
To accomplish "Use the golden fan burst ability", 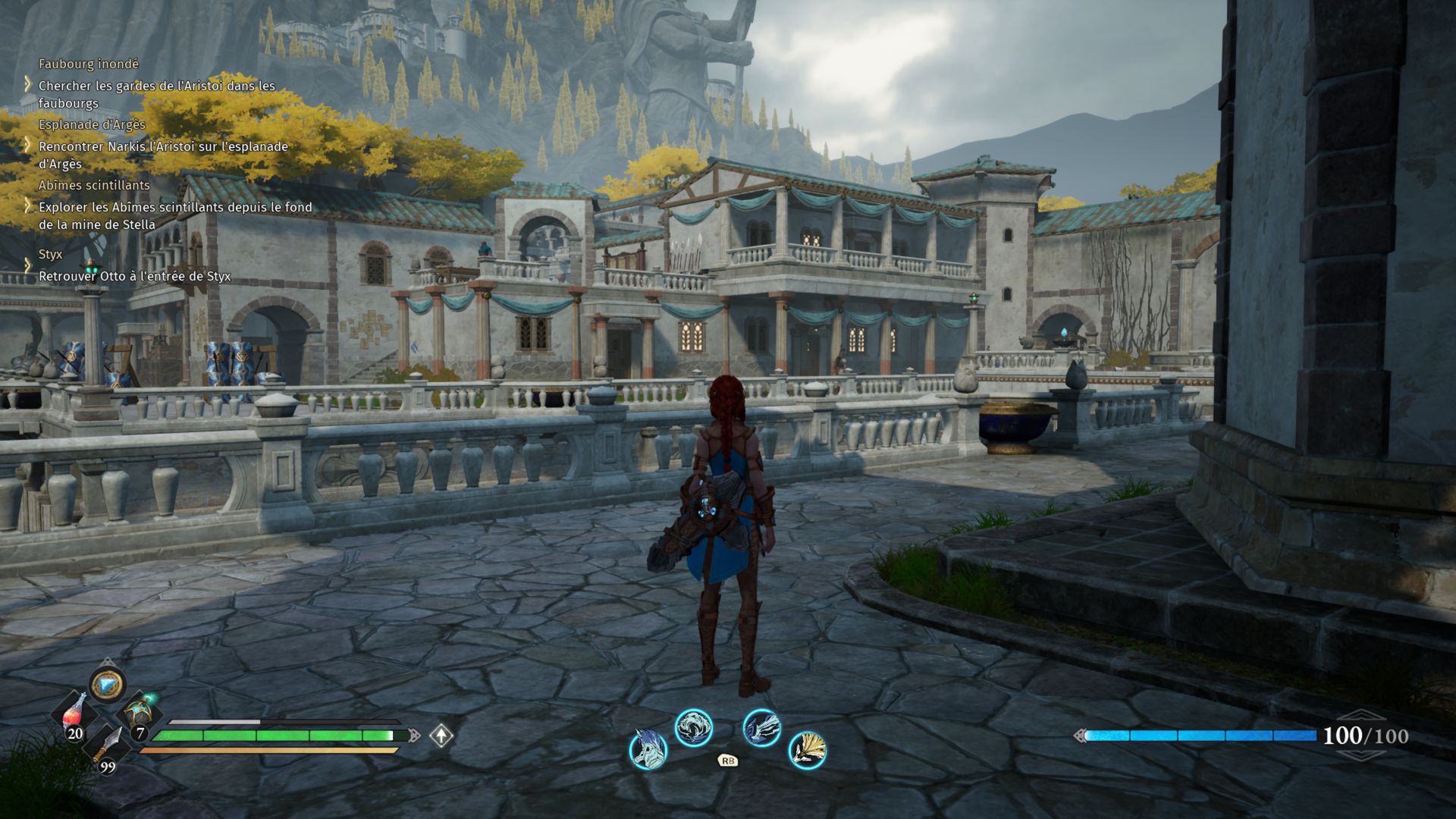I will click(807, 750).
